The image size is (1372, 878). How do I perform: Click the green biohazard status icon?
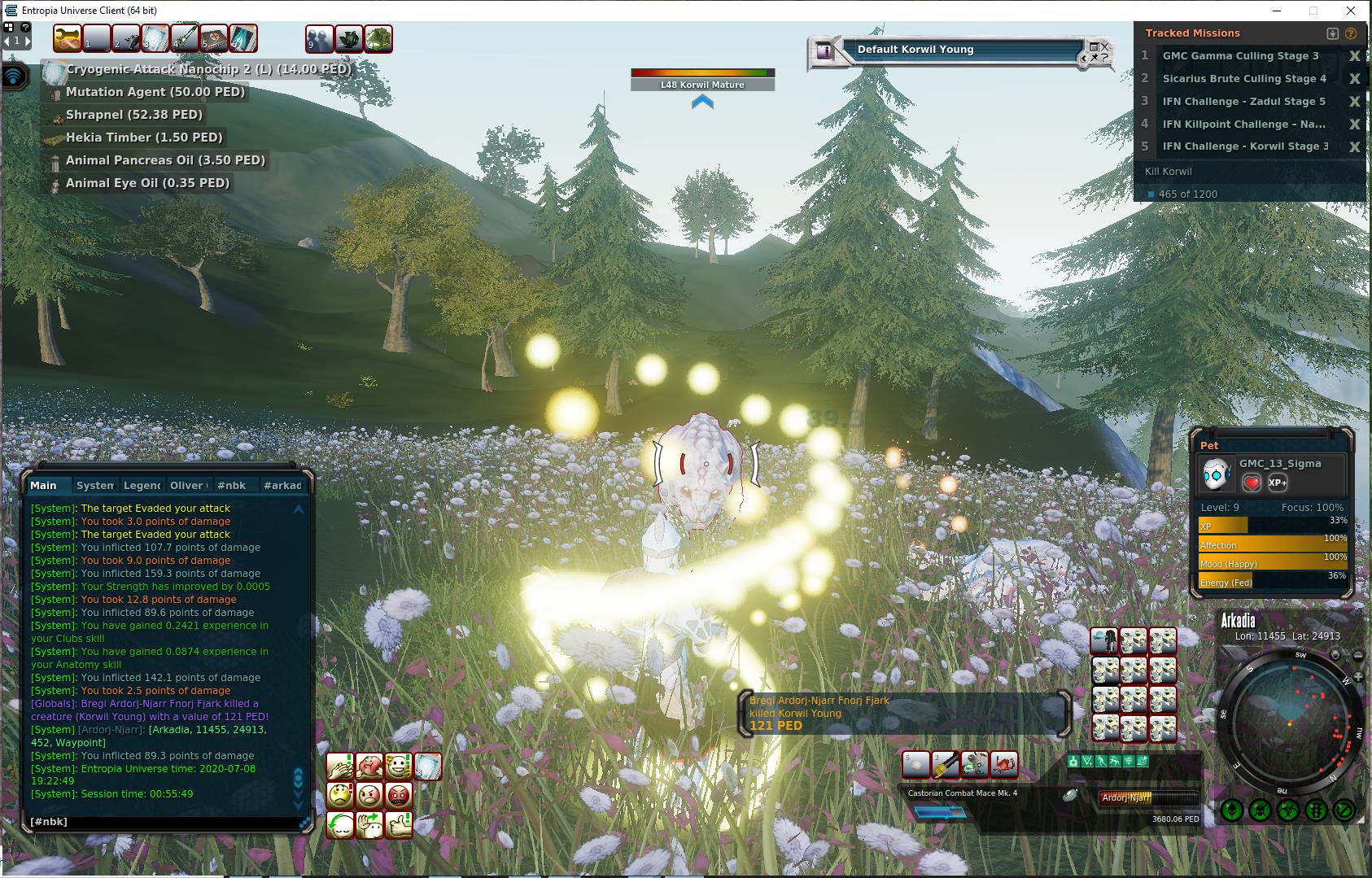coord(1287,810)
